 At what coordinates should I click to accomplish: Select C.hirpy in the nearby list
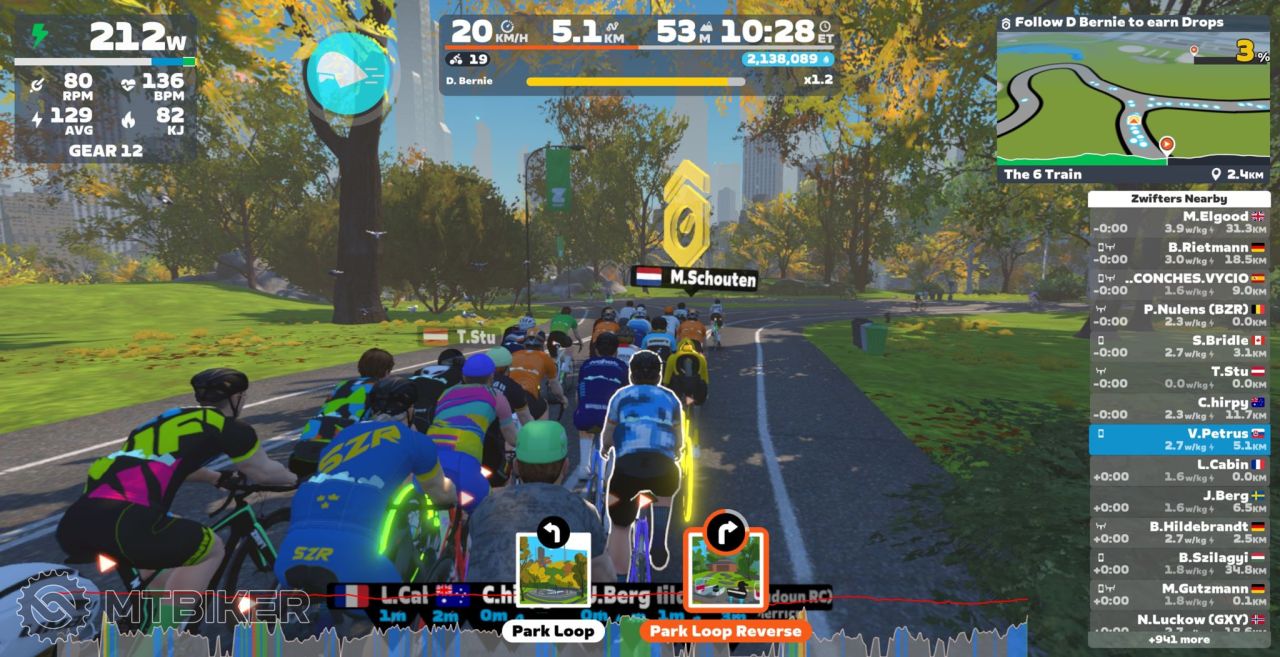(1179, 408)
